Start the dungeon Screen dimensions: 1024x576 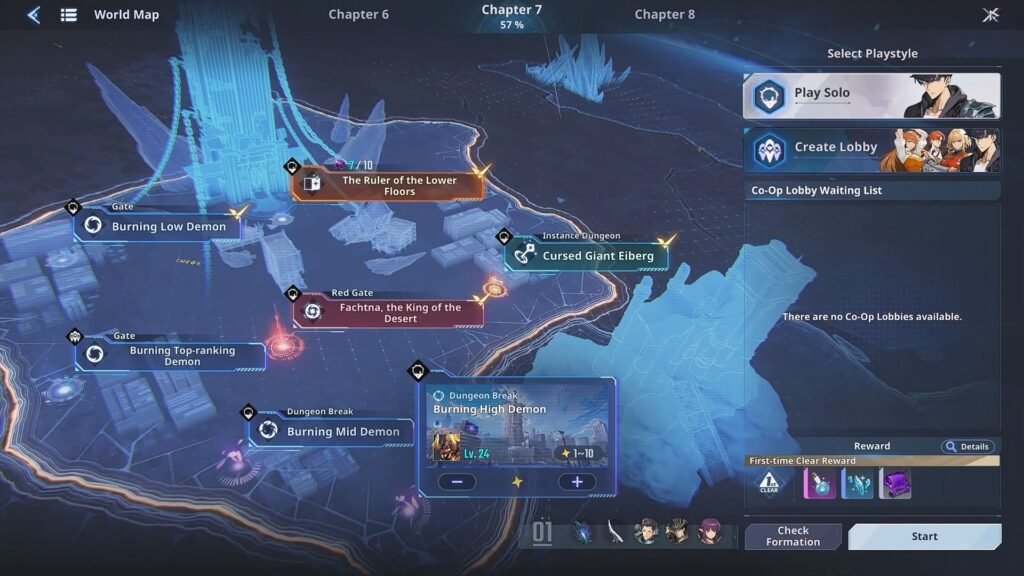[924, 537]
